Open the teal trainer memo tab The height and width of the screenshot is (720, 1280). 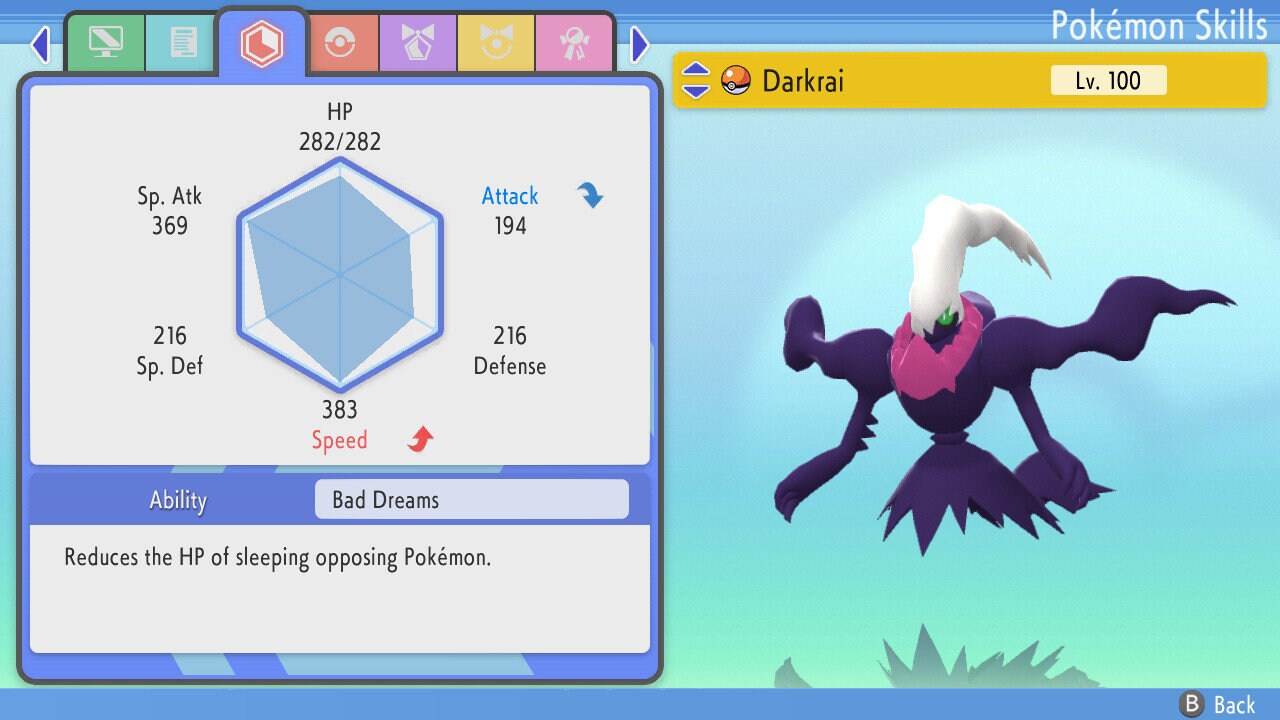tap(182, 43)
